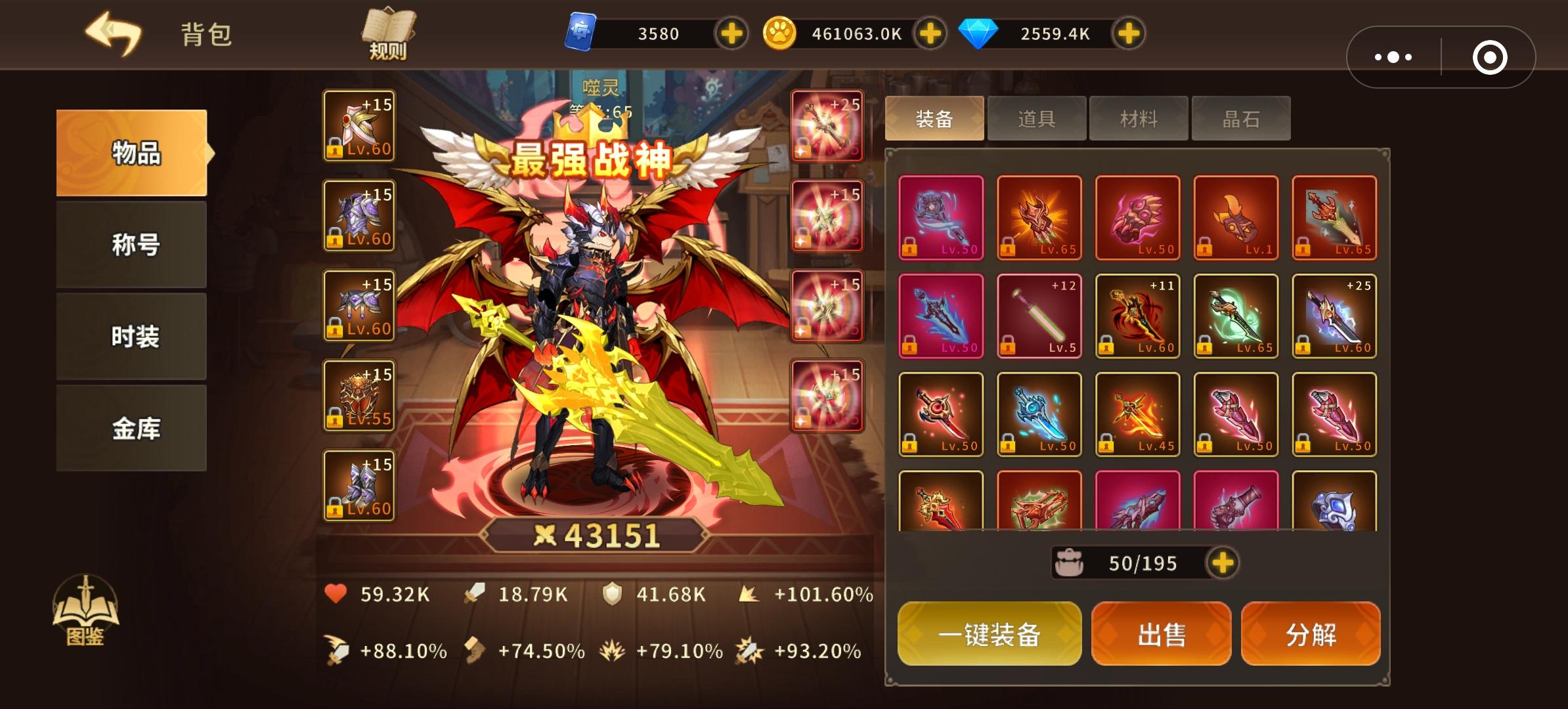This screenshot has height=709, width=1568.
Task: Tap the circular capsule button top right
Action: 1489,57
